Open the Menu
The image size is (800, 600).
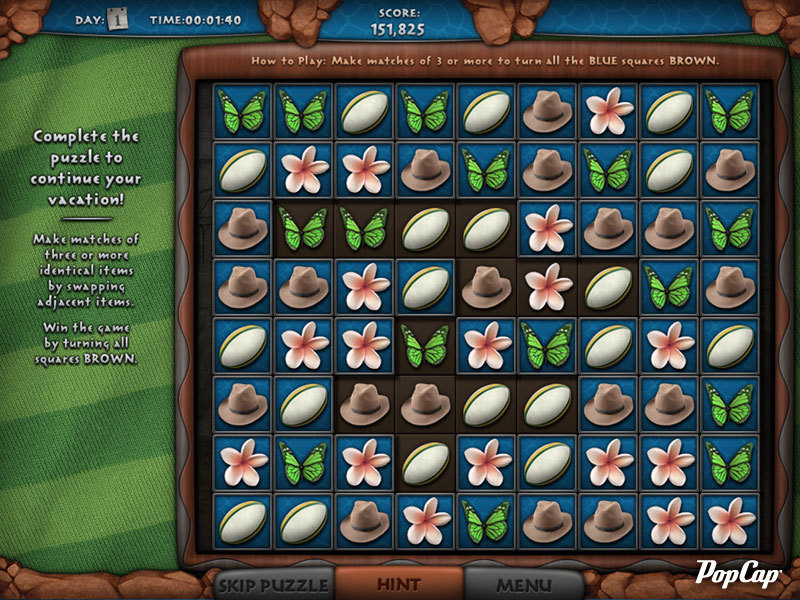[x=524, y=583]
